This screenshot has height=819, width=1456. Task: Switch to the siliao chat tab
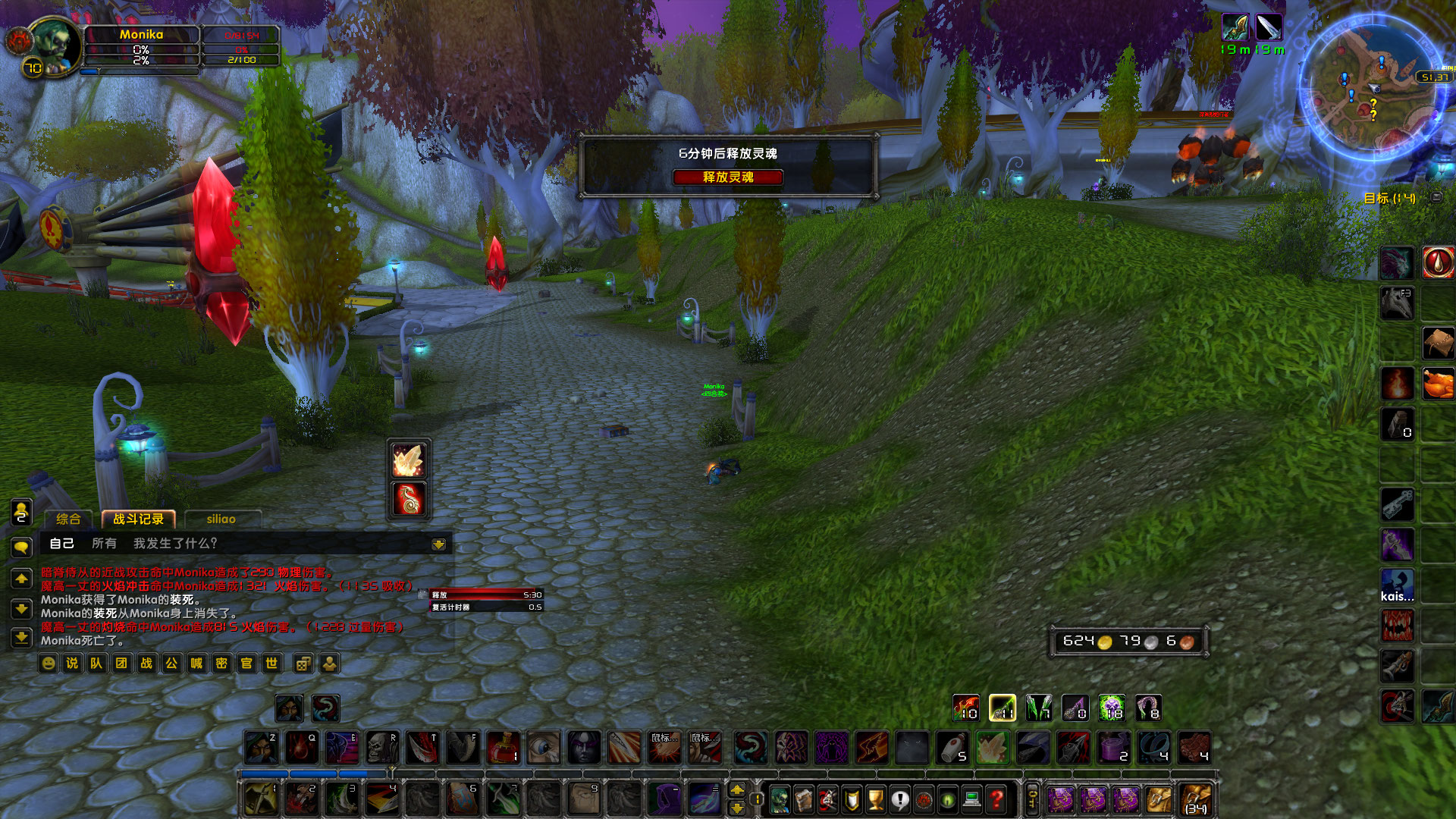(x=221, y=519)
